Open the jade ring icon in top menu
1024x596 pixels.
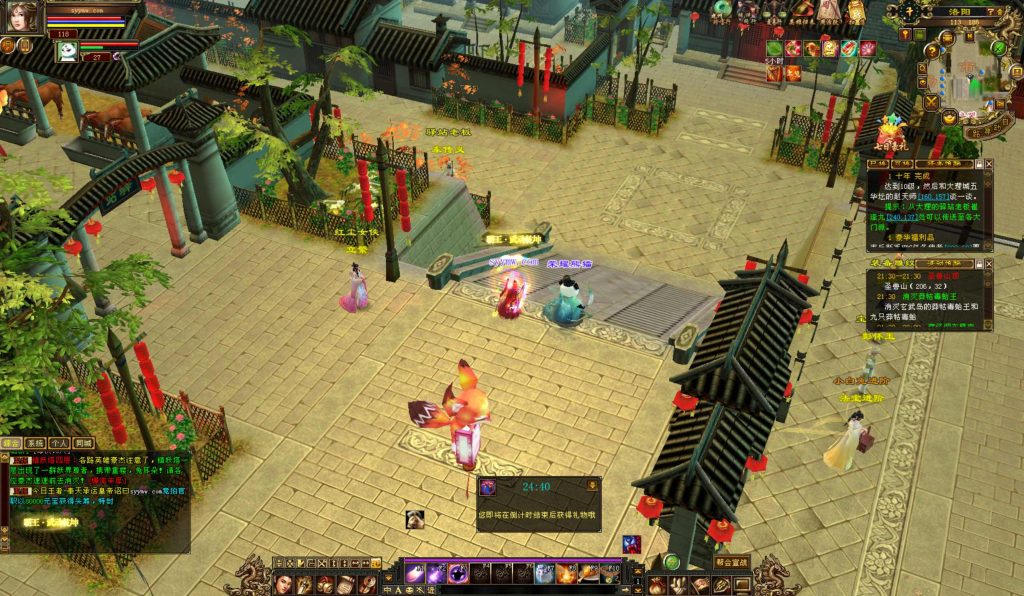(723, 8)
